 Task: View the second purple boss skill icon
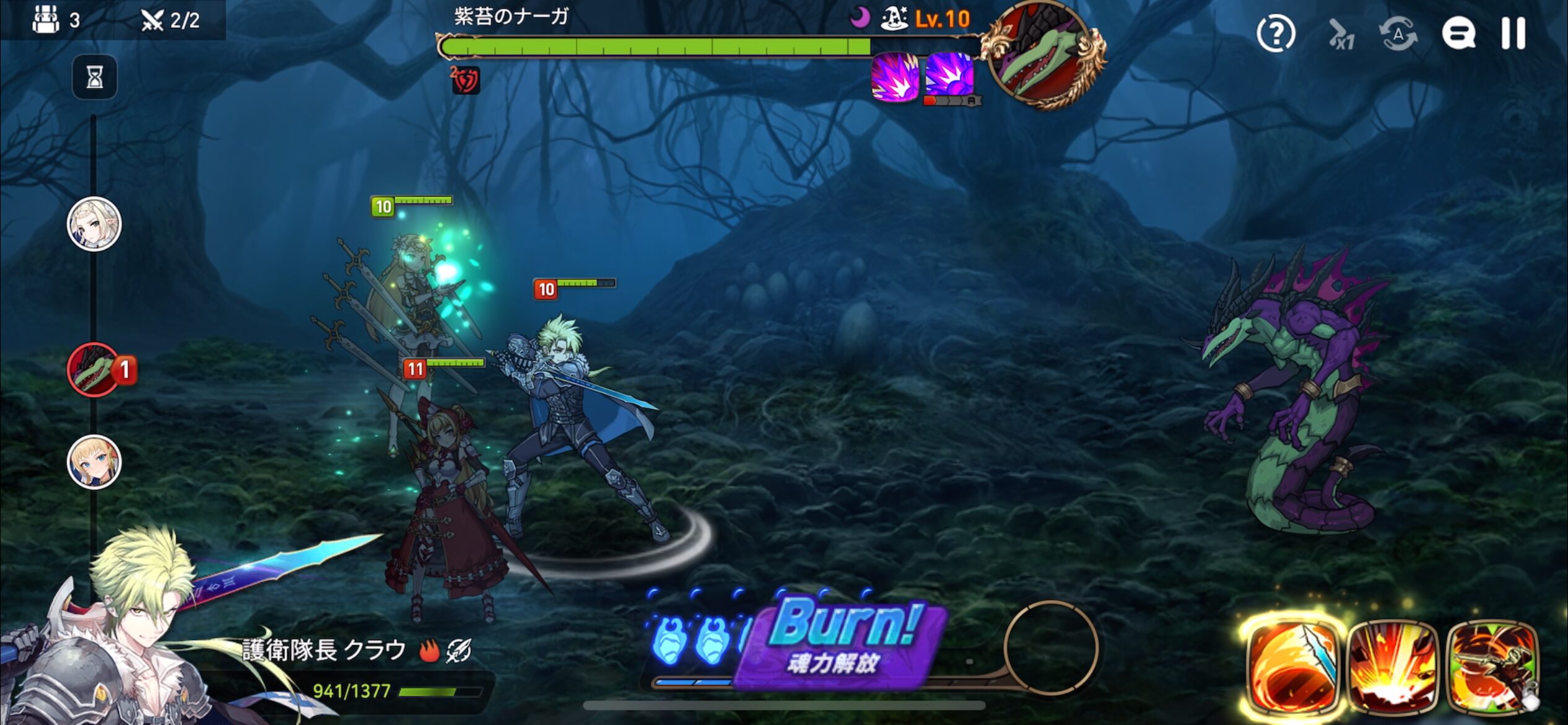949,76
